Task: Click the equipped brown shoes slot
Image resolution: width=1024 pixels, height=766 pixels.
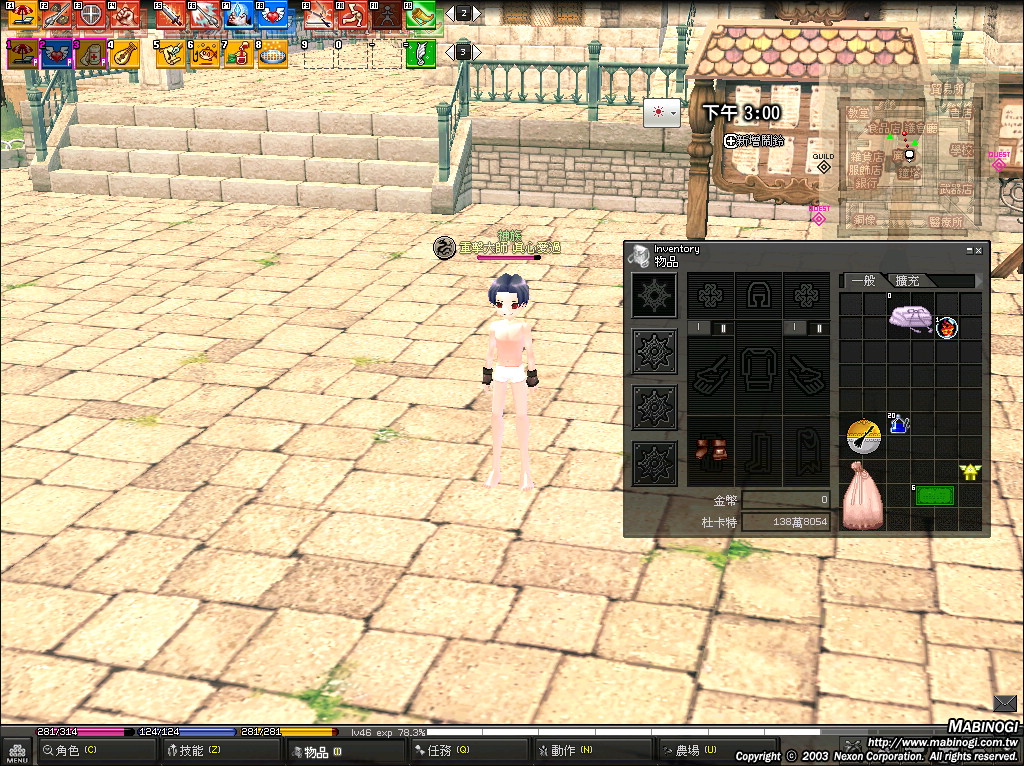Action: click(x=709, y=447)
